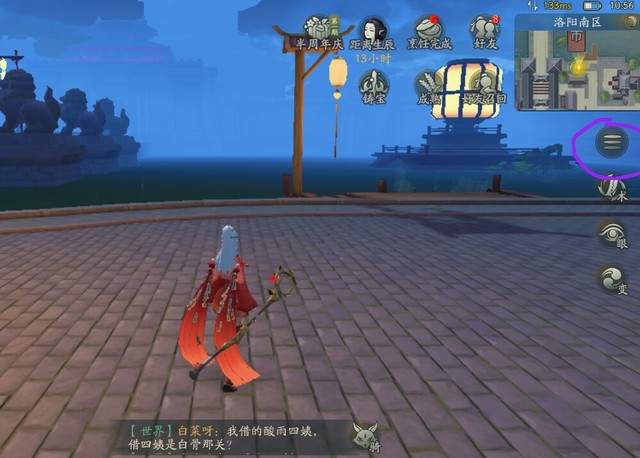
Task: Tap the 骑 mount mask icon
Action: (x=363, y=436)
